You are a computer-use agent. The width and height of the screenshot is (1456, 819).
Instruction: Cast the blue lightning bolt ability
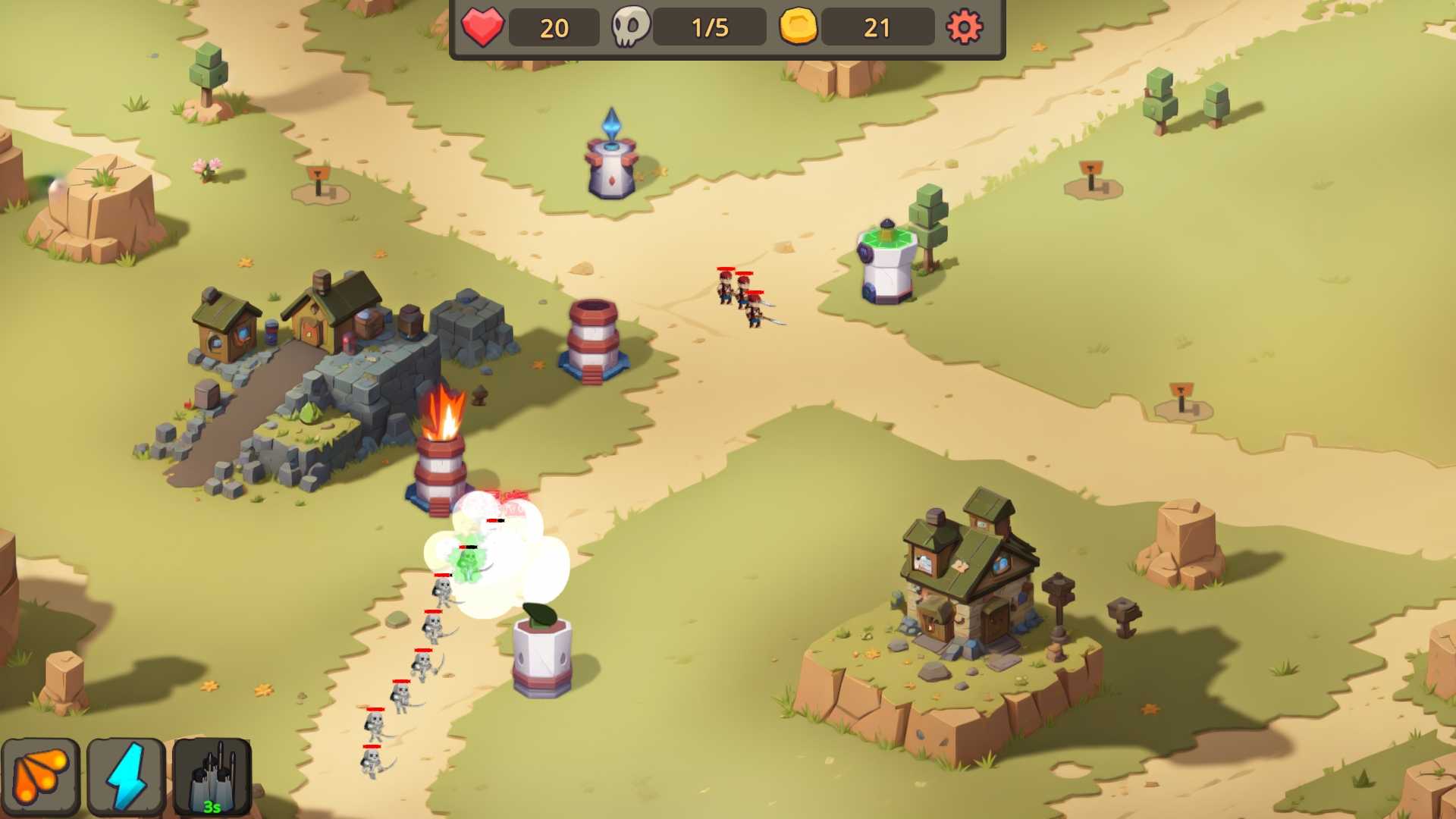(x=126, y=776)
